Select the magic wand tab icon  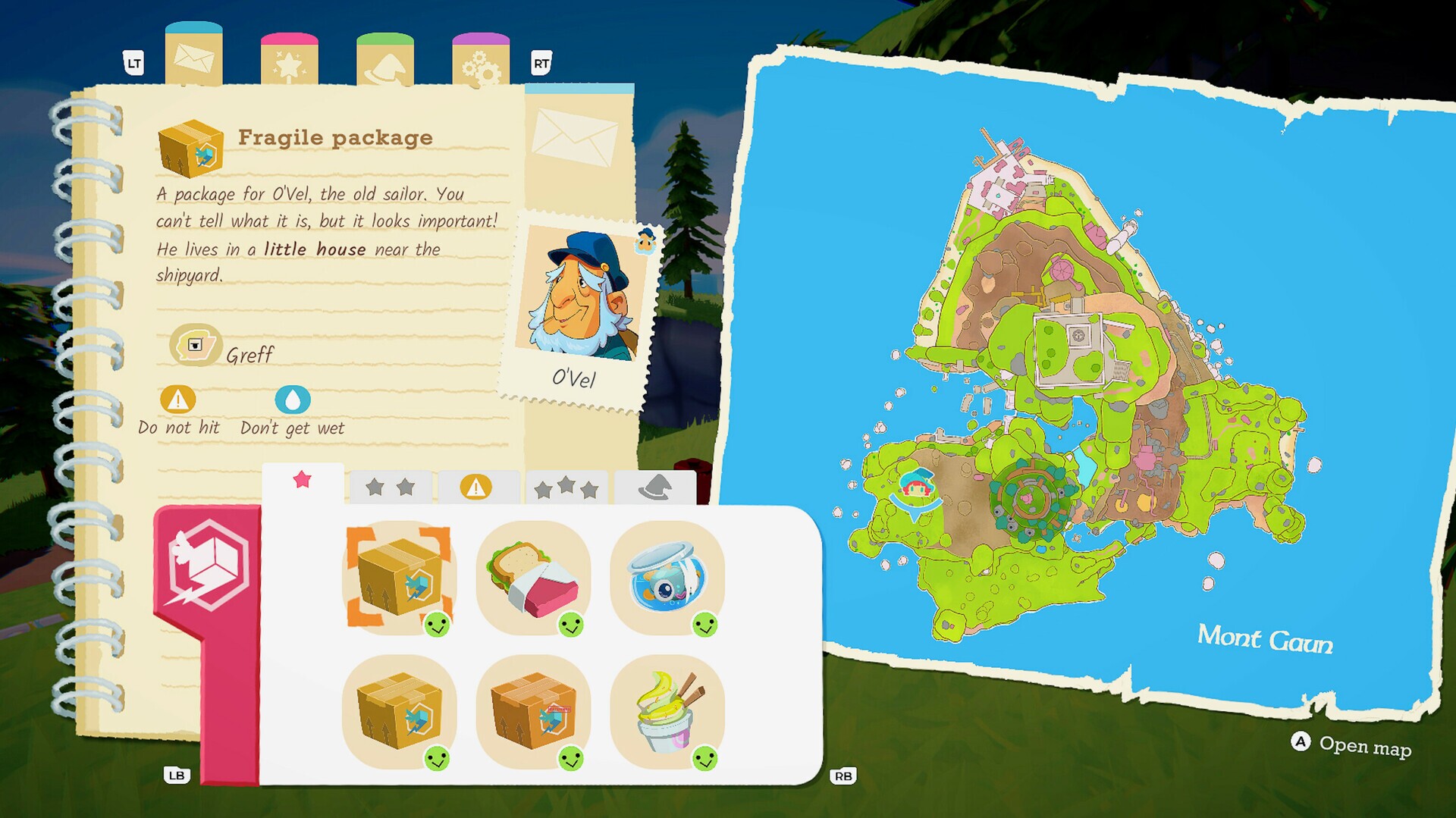[x=289, y=62]
